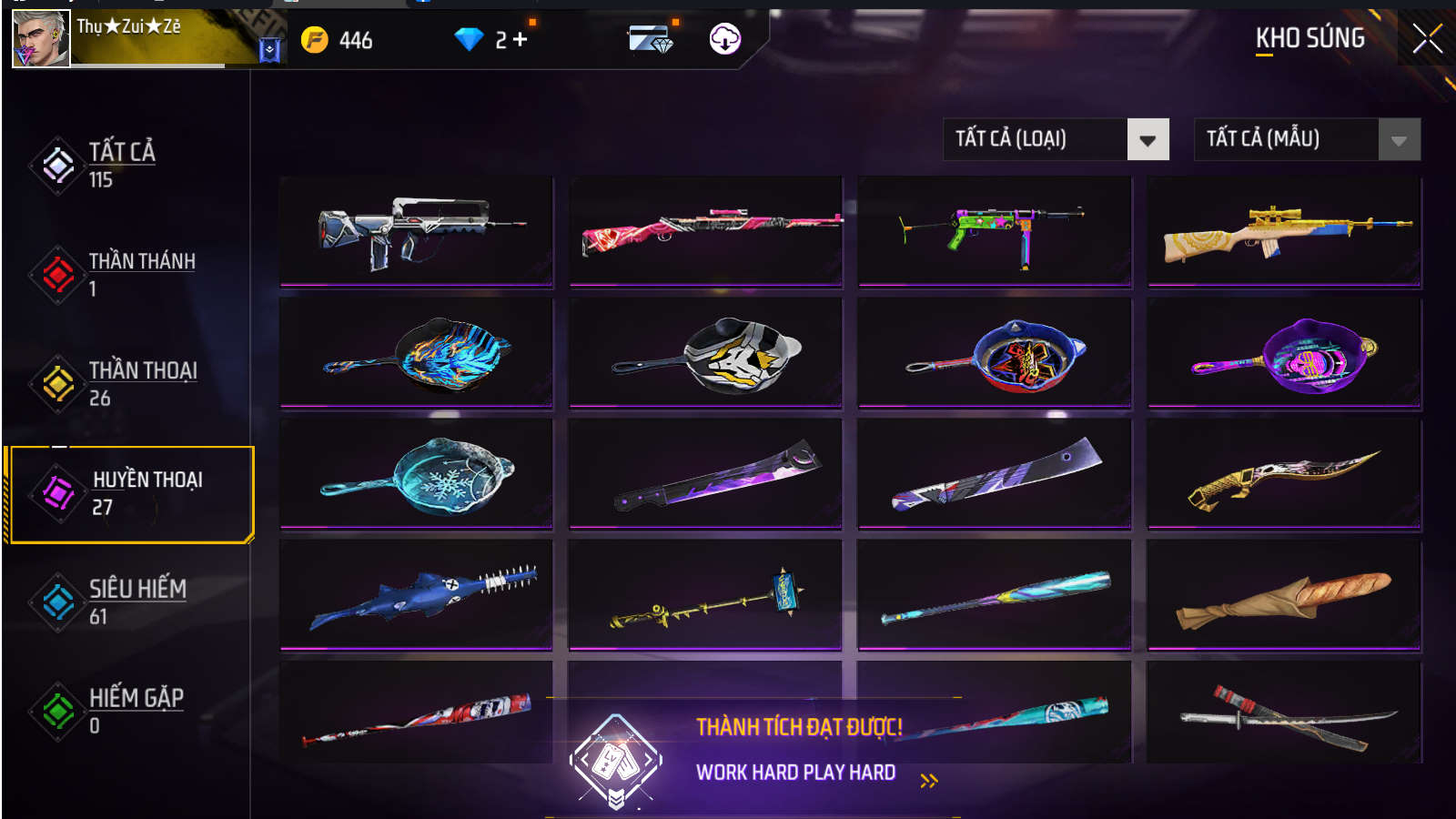Click the player avatar portrait

pyautogui.click(x=41, y=39)
